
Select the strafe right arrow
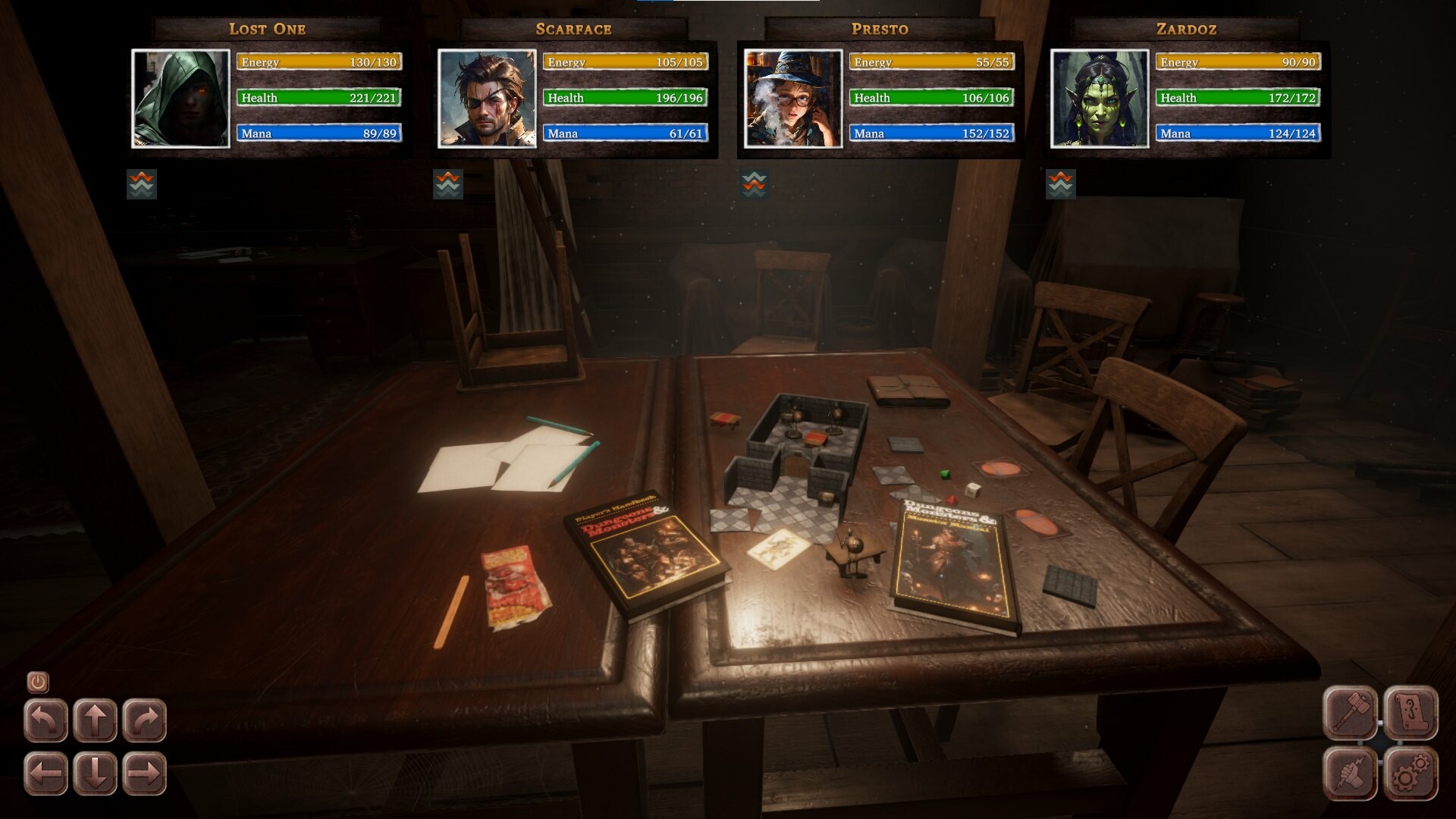145,773
